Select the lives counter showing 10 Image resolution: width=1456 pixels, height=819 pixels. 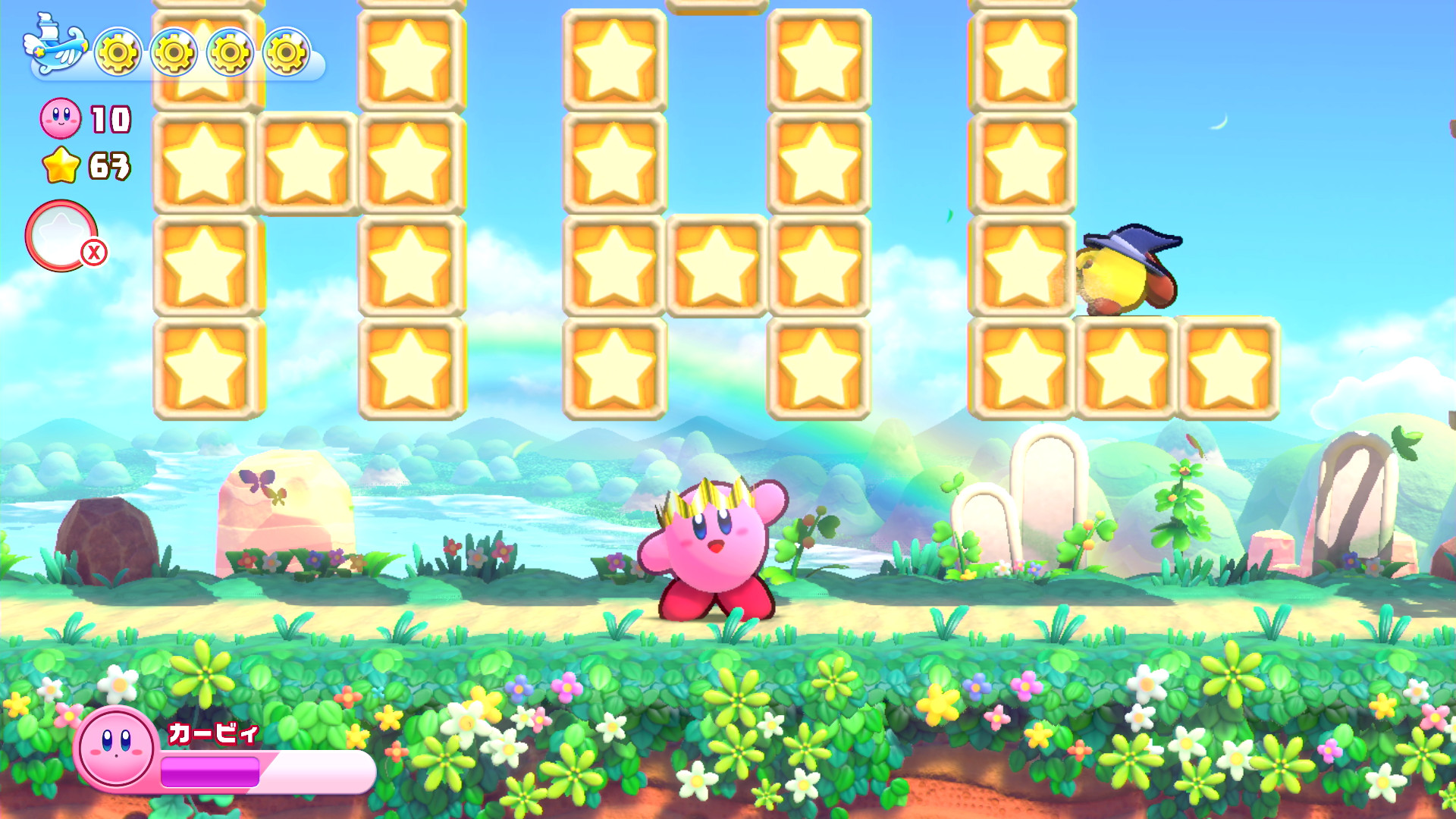pos(108,119)
